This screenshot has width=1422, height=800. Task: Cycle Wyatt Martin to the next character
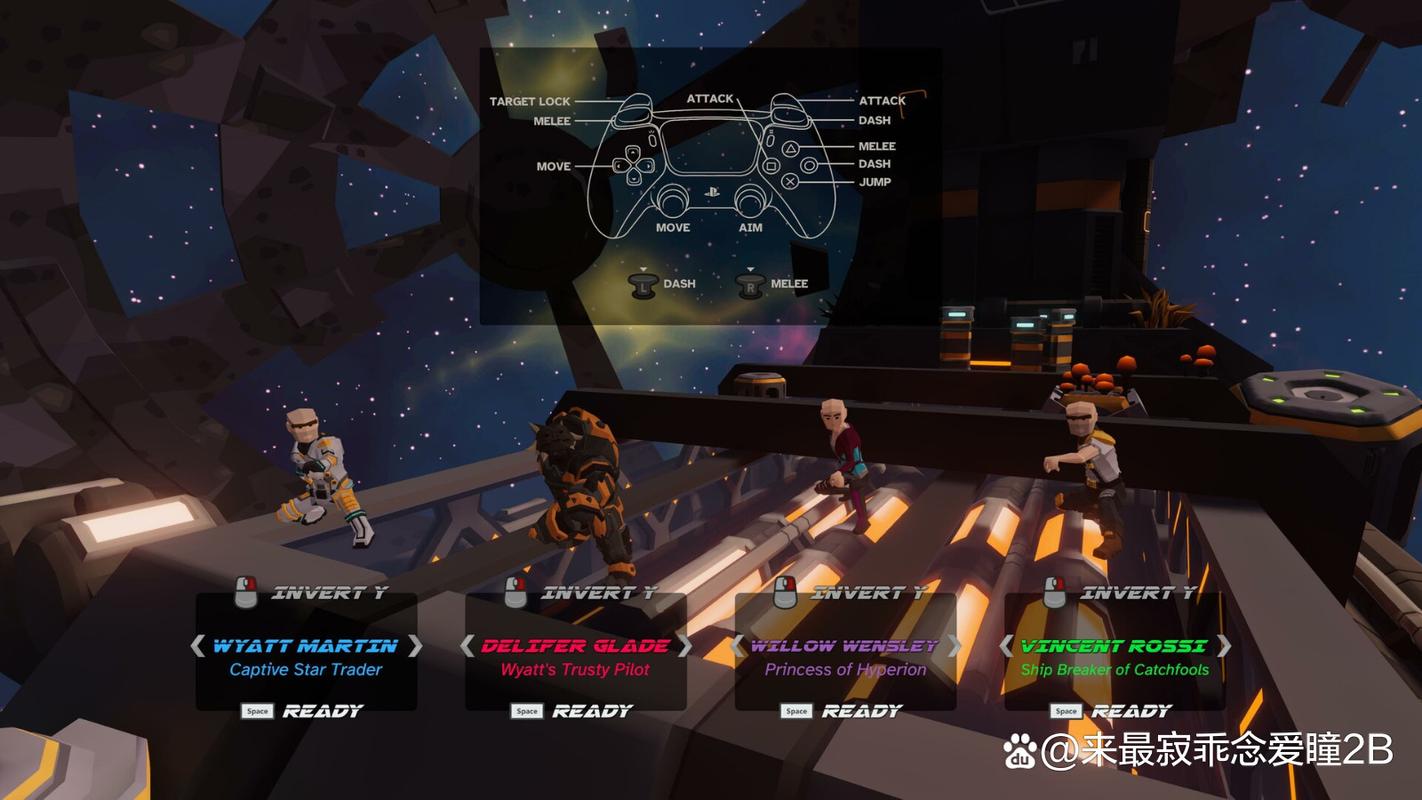(414, 646)
